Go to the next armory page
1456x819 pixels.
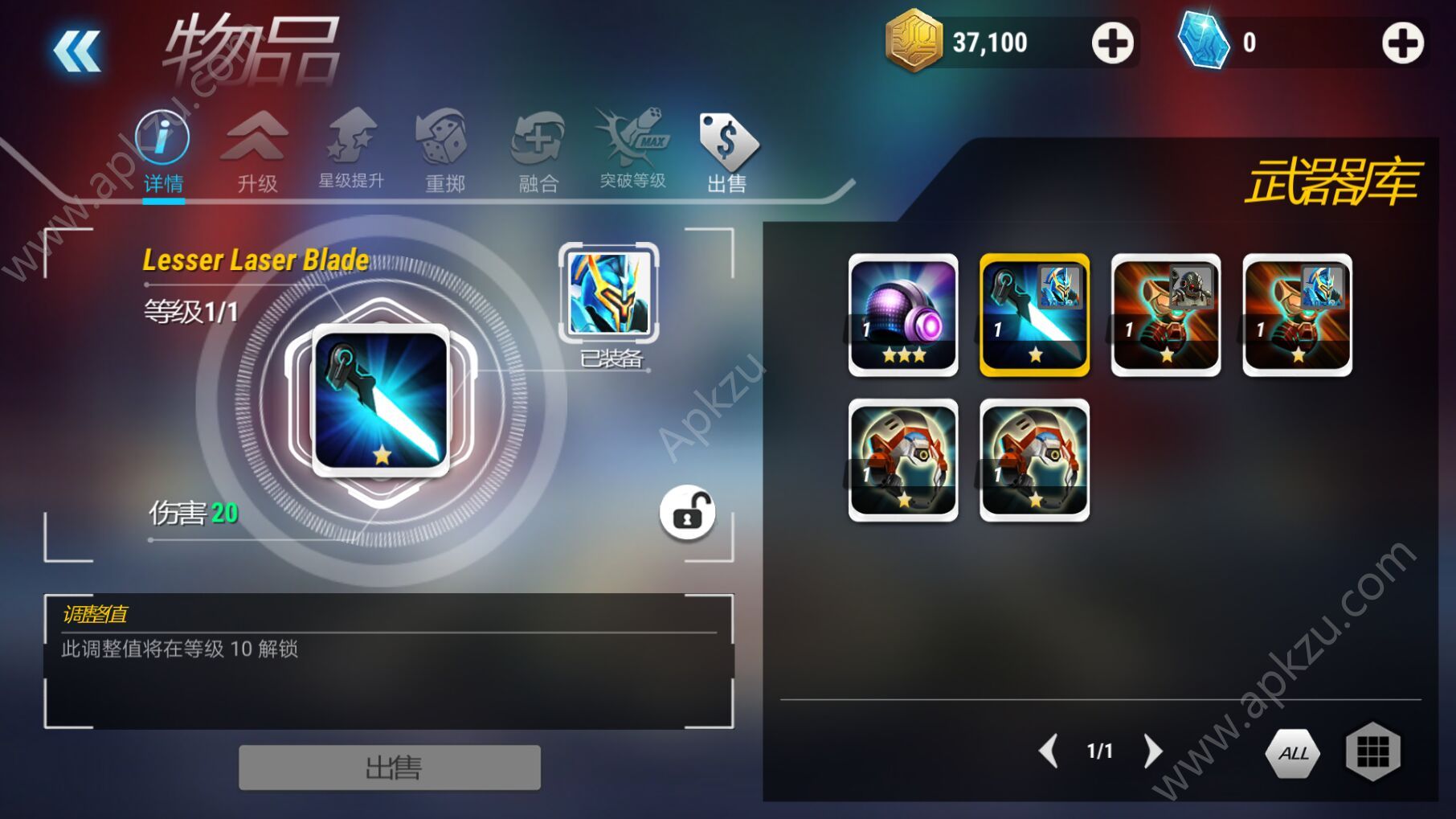click(x=1152, y=751)
